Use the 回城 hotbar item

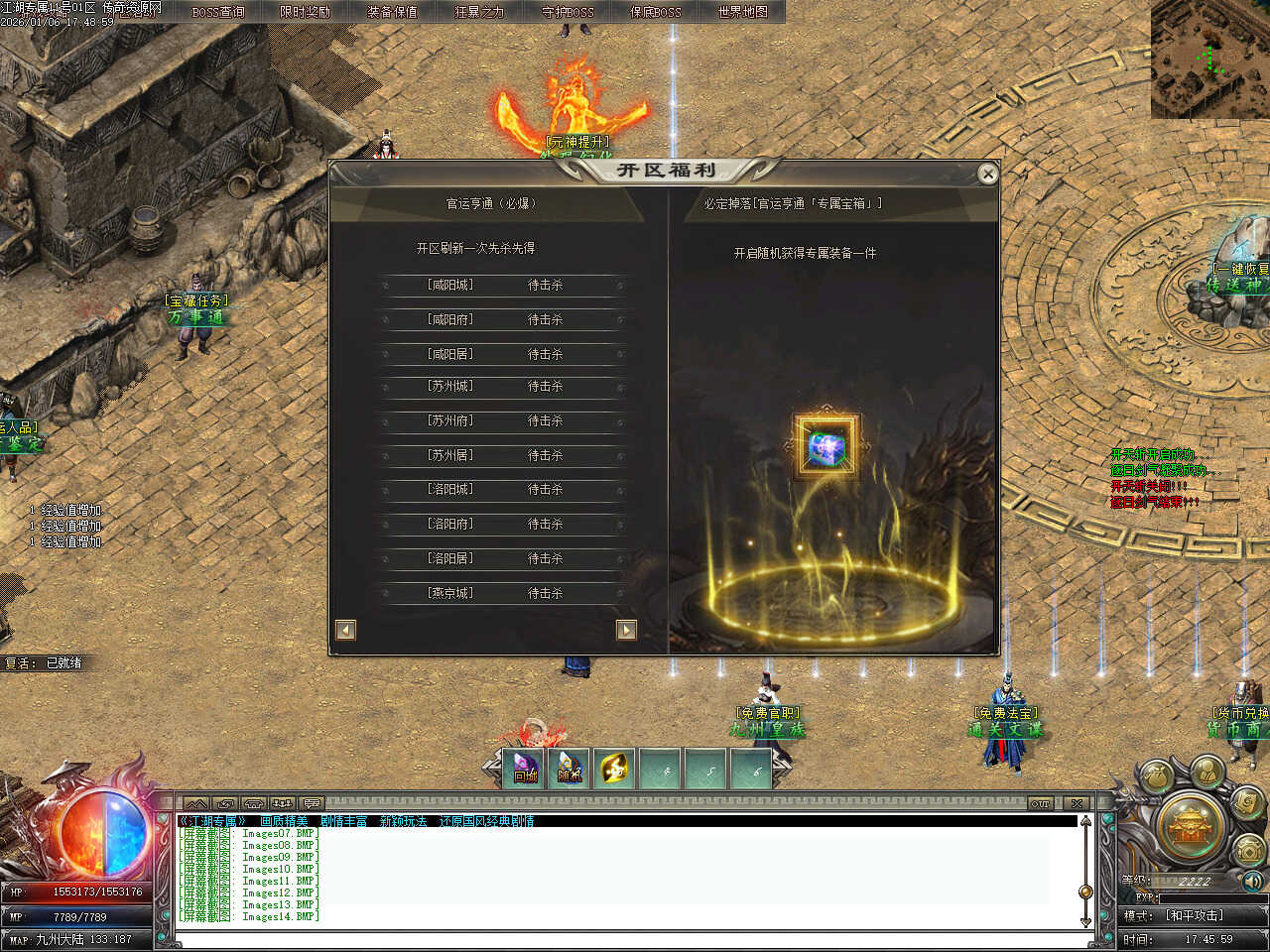click(x=525, y=769)
